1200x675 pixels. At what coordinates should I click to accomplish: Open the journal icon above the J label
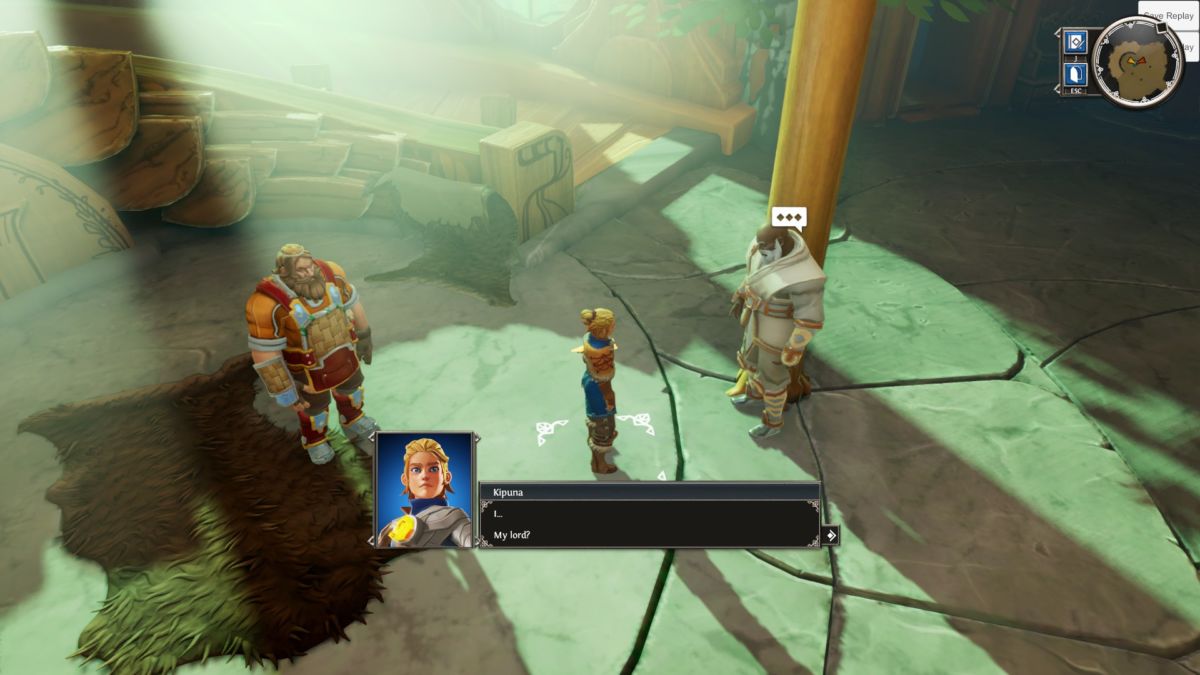1076,42
